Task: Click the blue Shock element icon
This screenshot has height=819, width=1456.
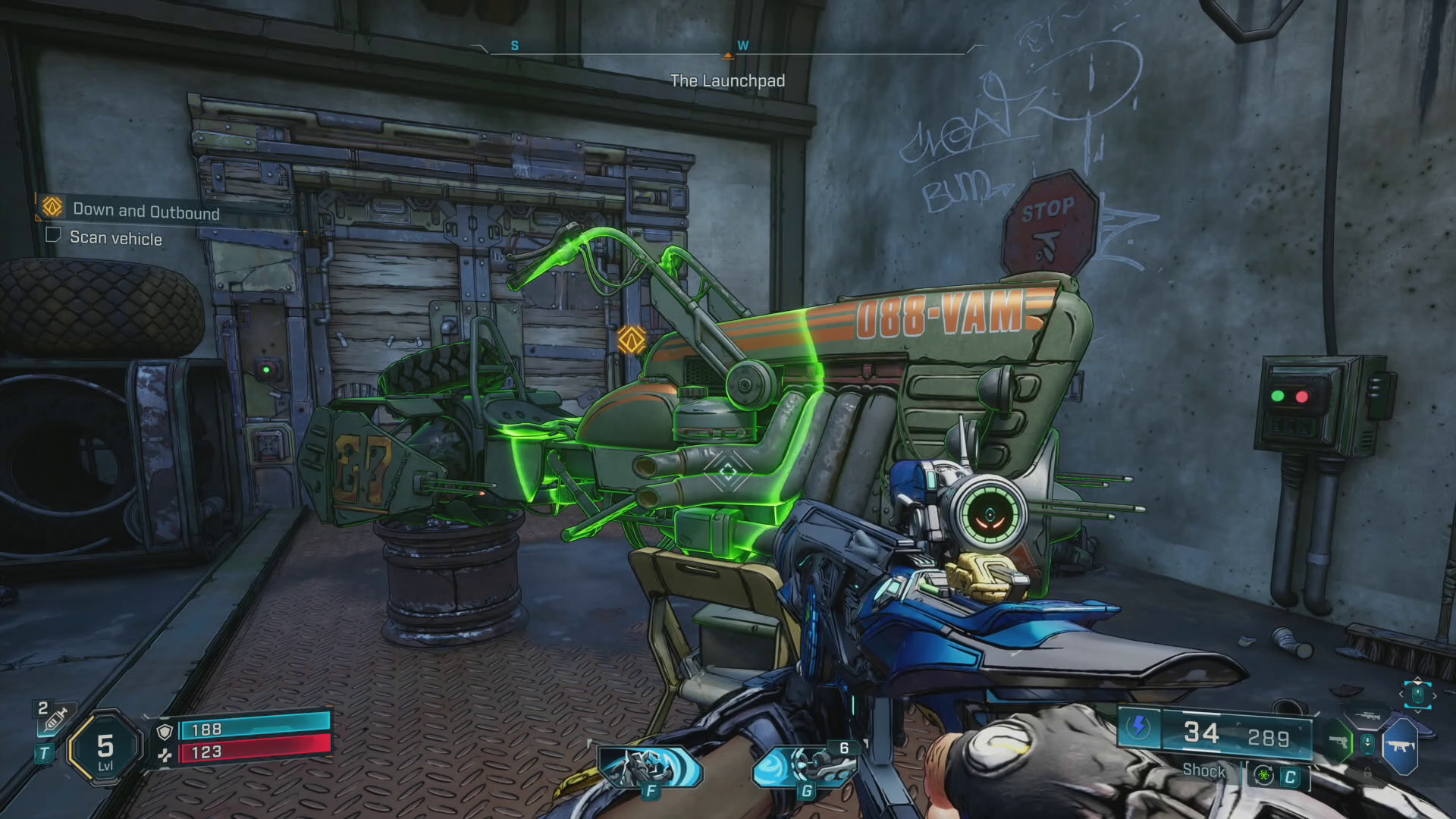Action: point(1138,726)
